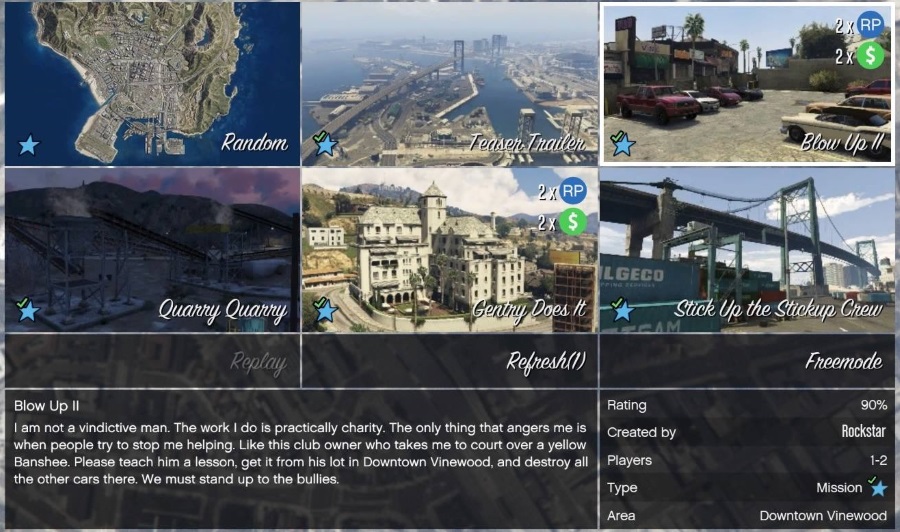Pick the Quarry Quarry job tile

click(x=152, y=249)
